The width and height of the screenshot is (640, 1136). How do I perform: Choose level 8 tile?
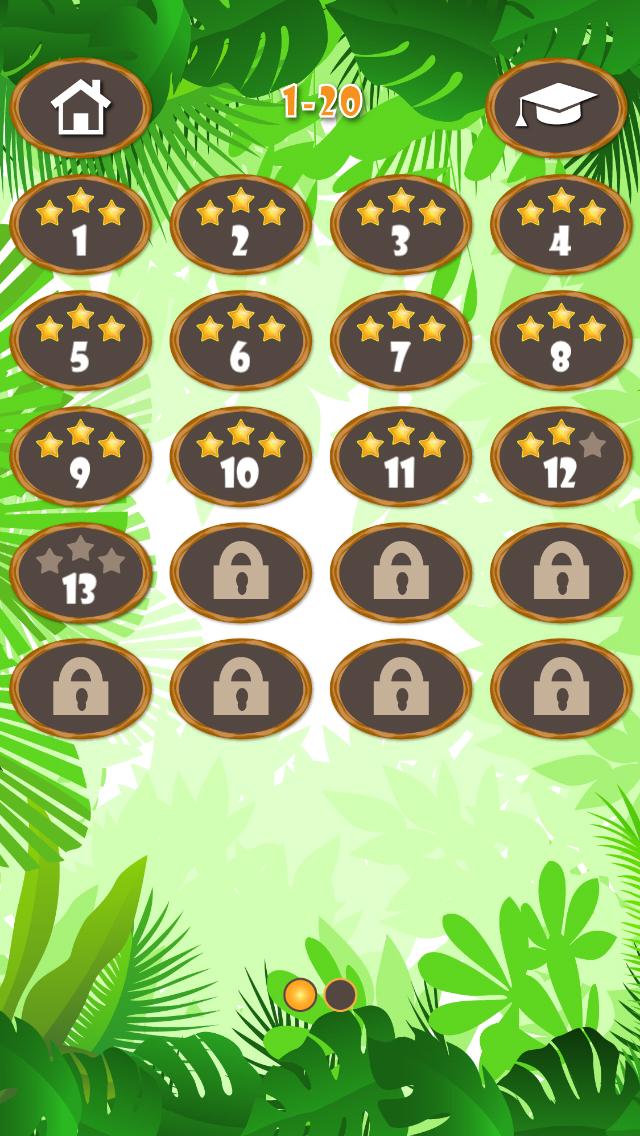pyautogui.click(x=561, y=341)
